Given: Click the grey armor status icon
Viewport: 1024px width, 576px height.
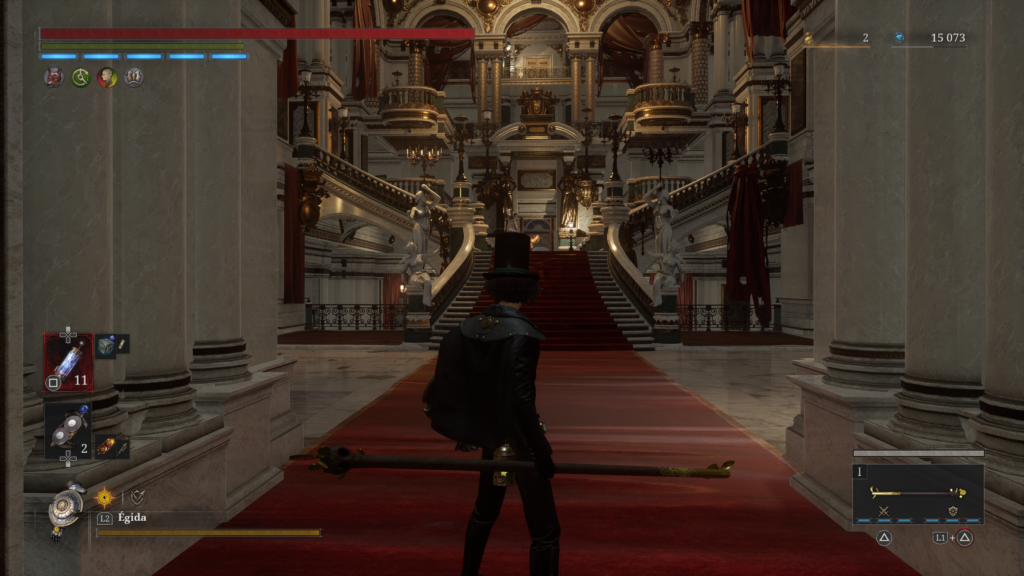Looking at the screenshot, I should 134,77.
